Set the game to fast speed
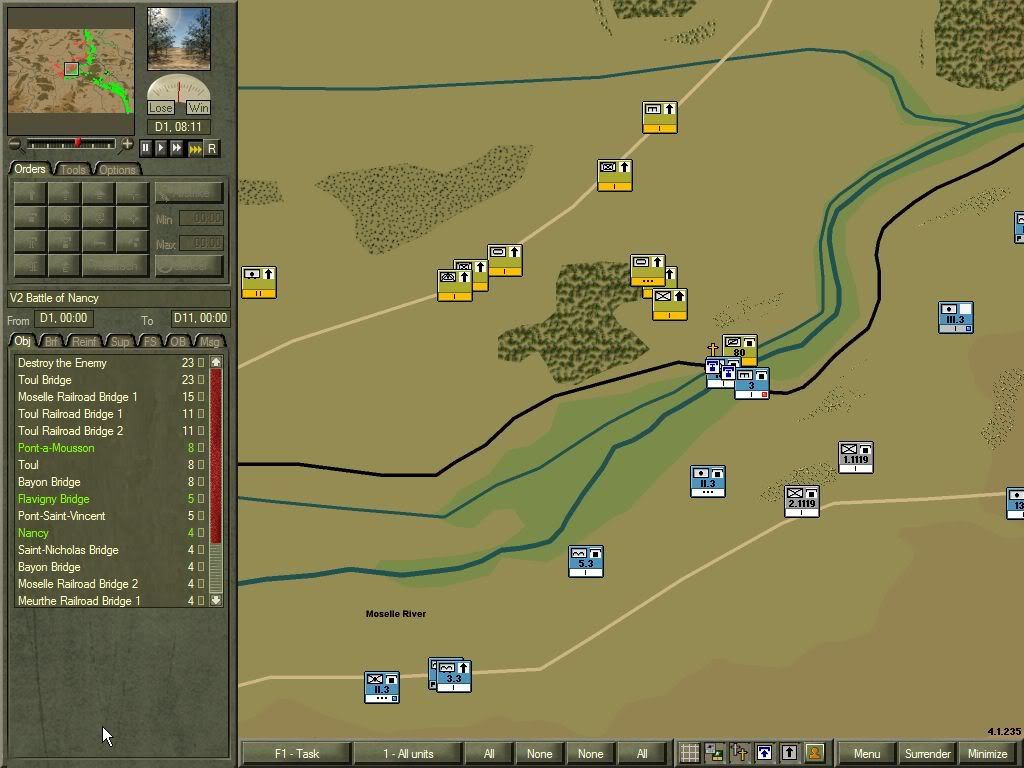This screenshot has height=768, width=1024. (x=177, y=148)
